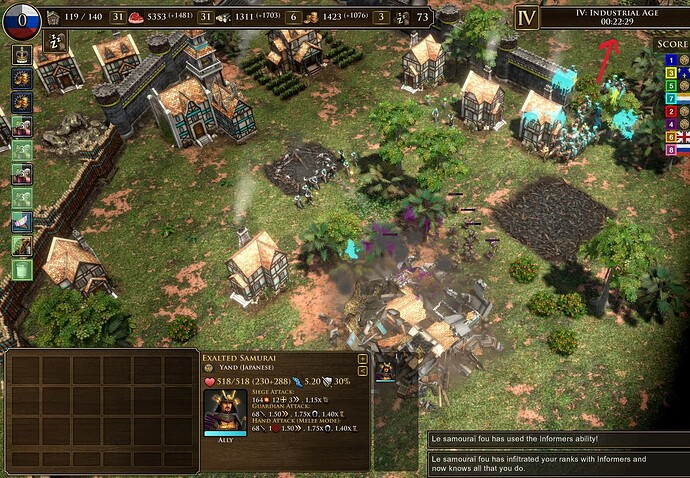Screen dimensions: 690x478
Task: Select player 1 blue score entry
Action: [671, 59]
